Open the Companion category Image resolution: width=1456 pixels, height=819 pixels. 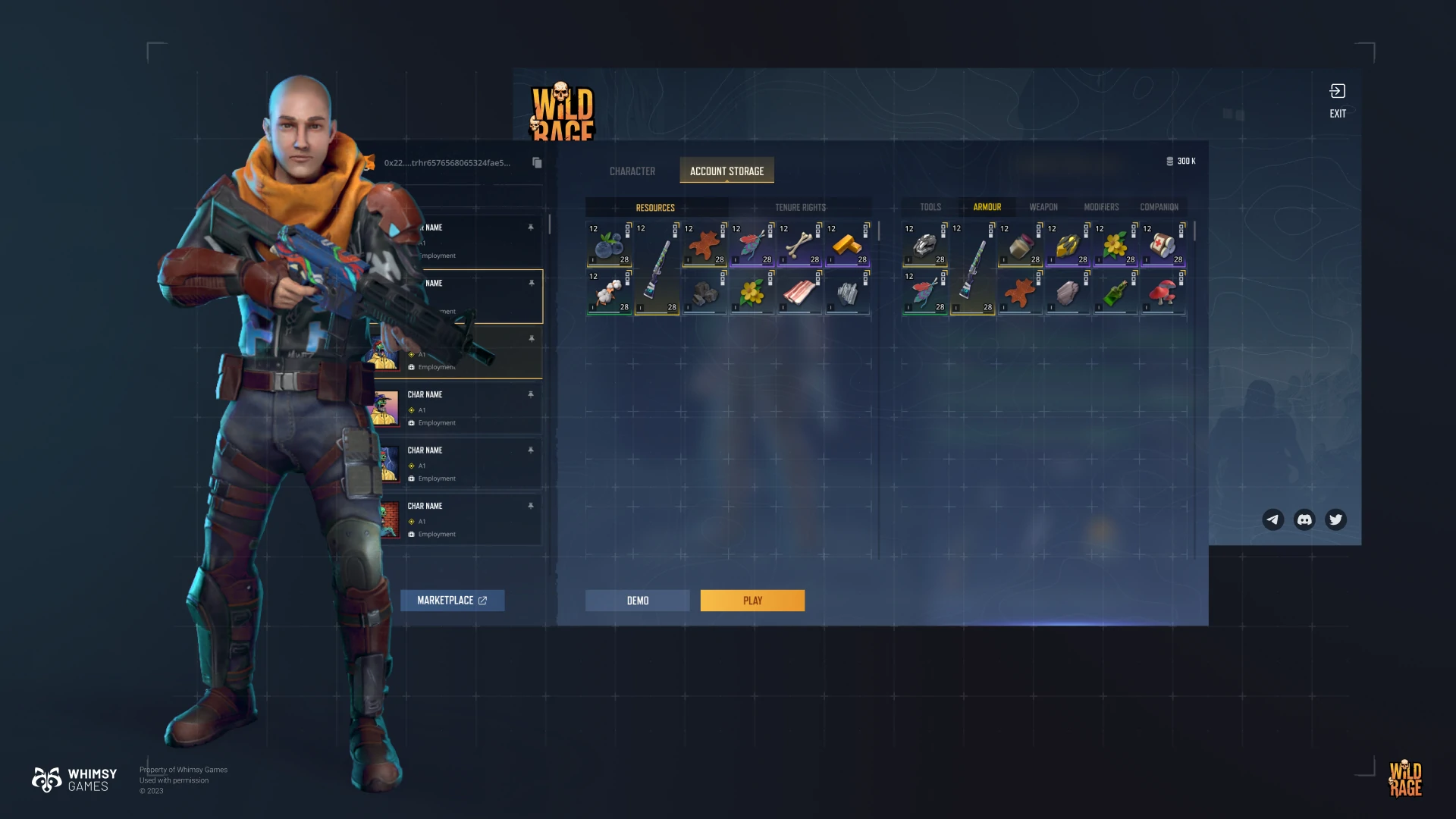(1159, 207)
